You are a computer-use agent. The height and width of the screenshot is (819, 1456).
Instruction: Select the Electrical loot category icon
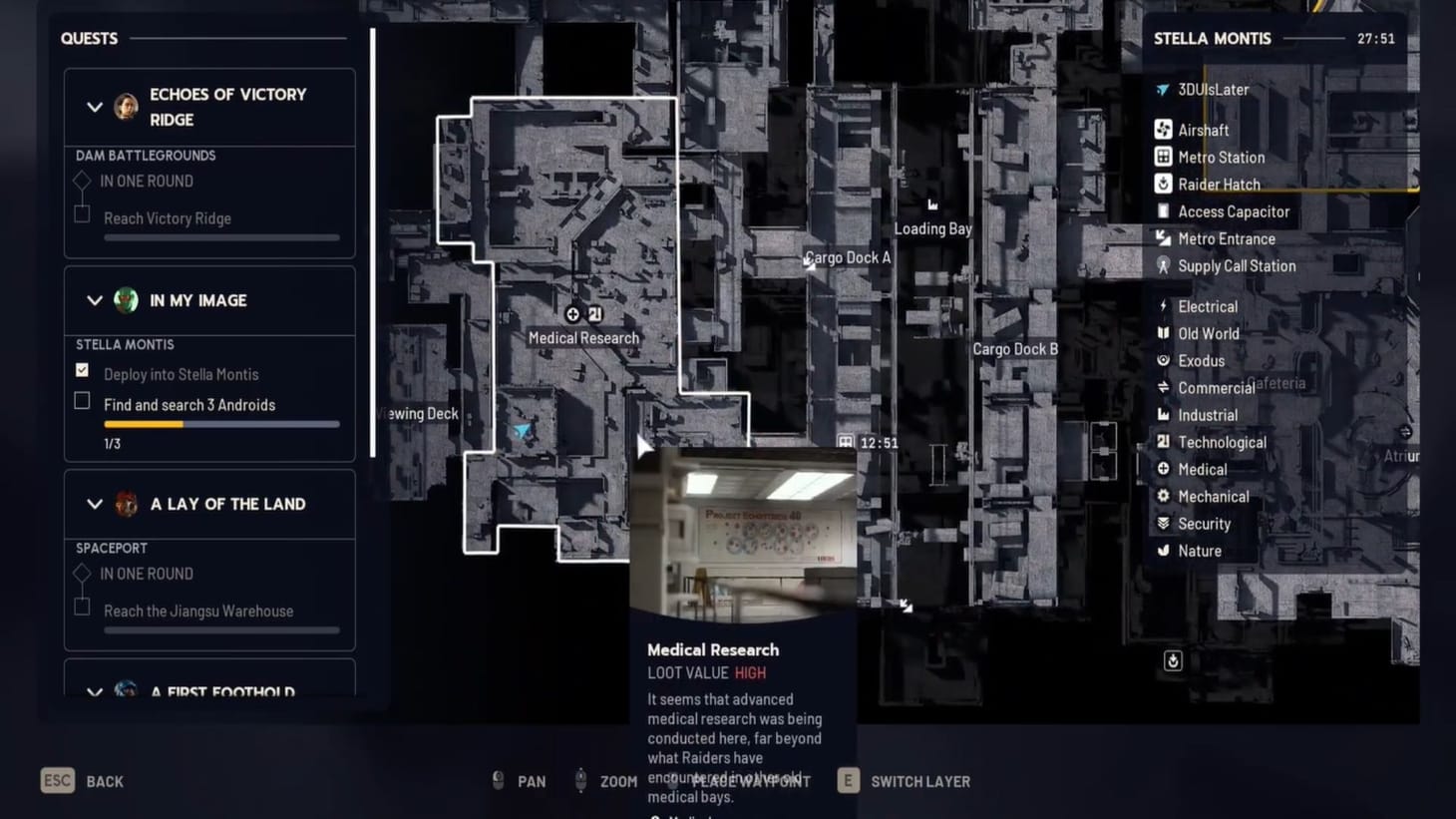(x=1164, y=305)
